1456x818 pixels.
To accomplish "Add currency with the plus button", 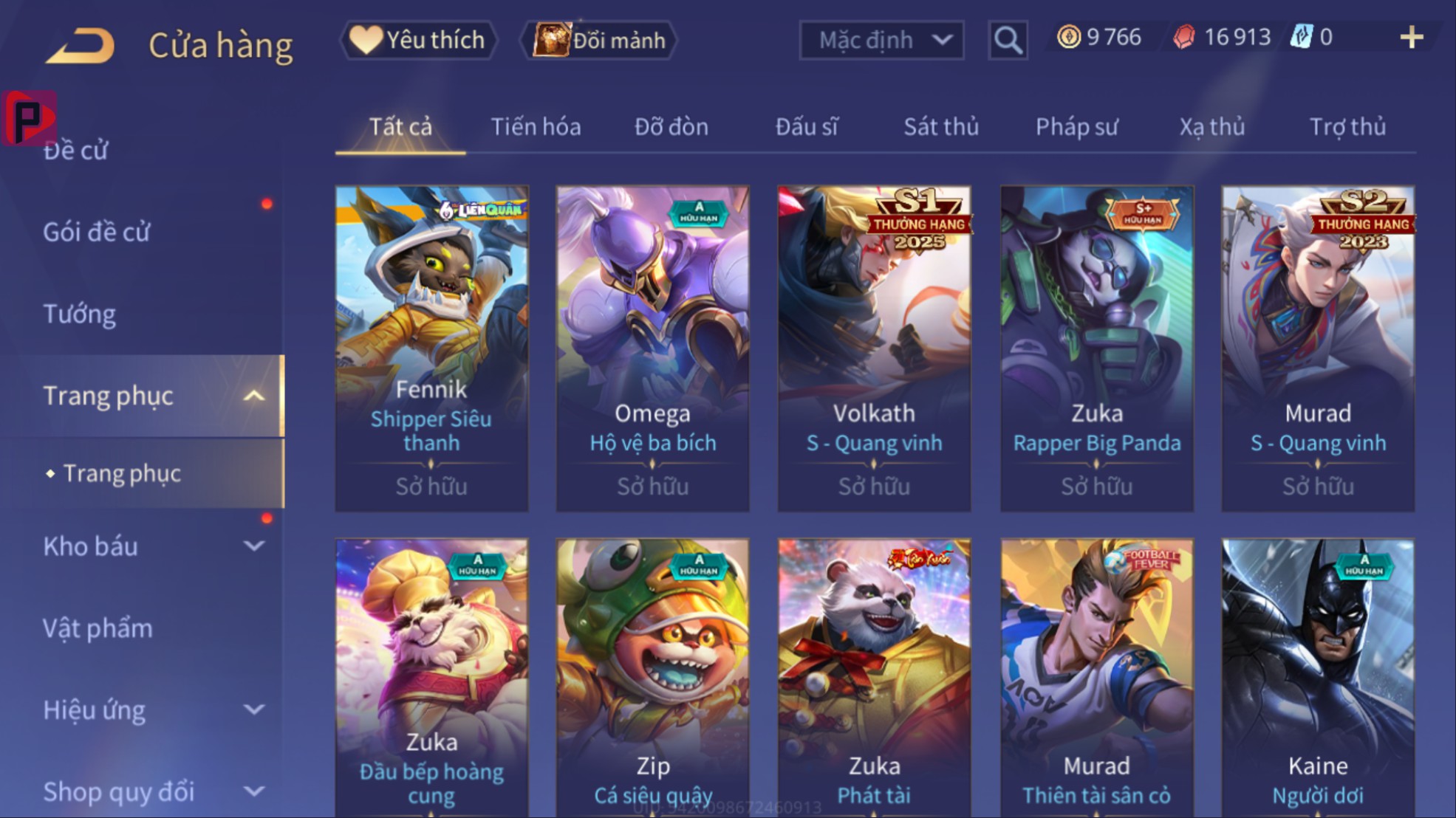I will [x=1411, y=37].
